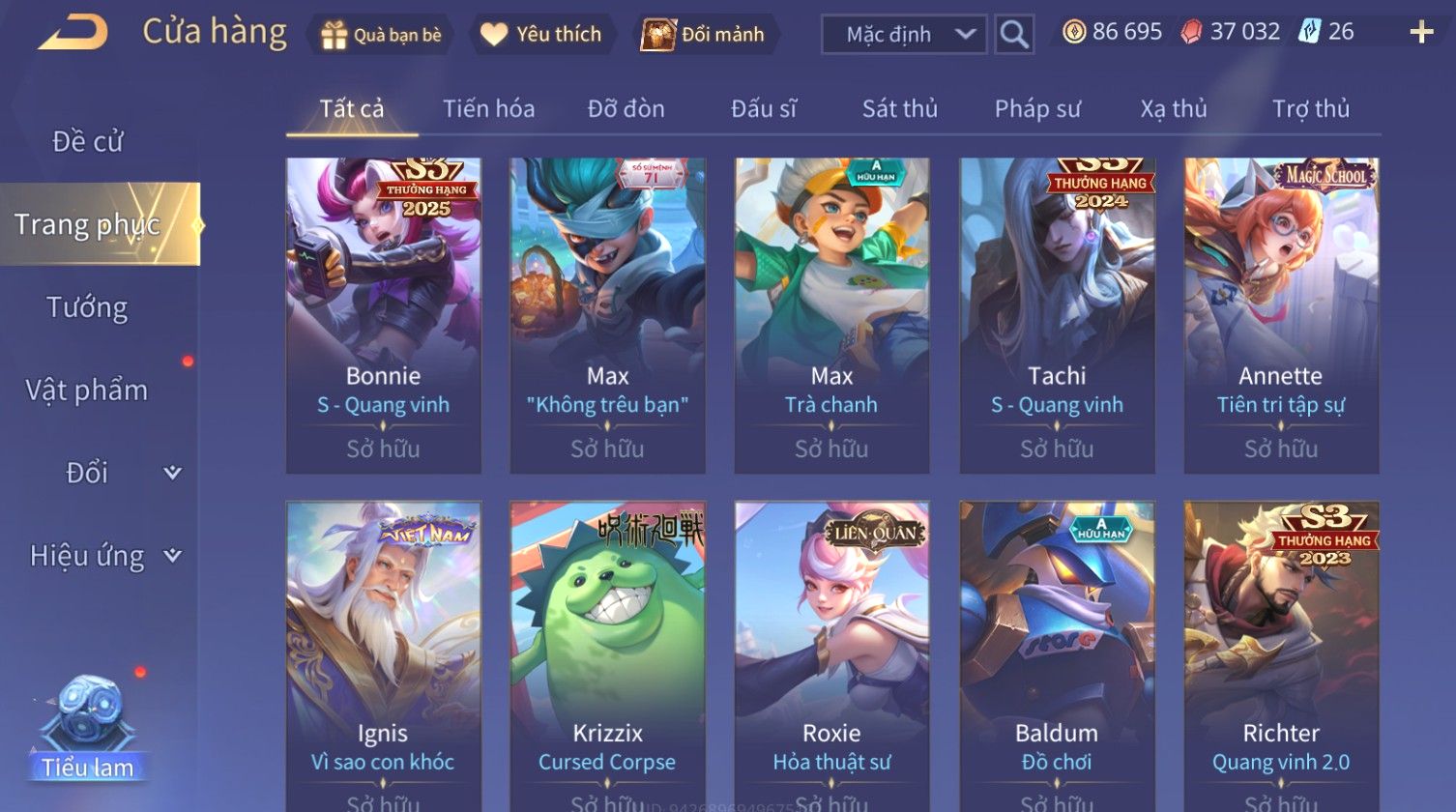Click the magnifying glass search button
This screenshot has width=1456, height=812.
[1013, 35]
